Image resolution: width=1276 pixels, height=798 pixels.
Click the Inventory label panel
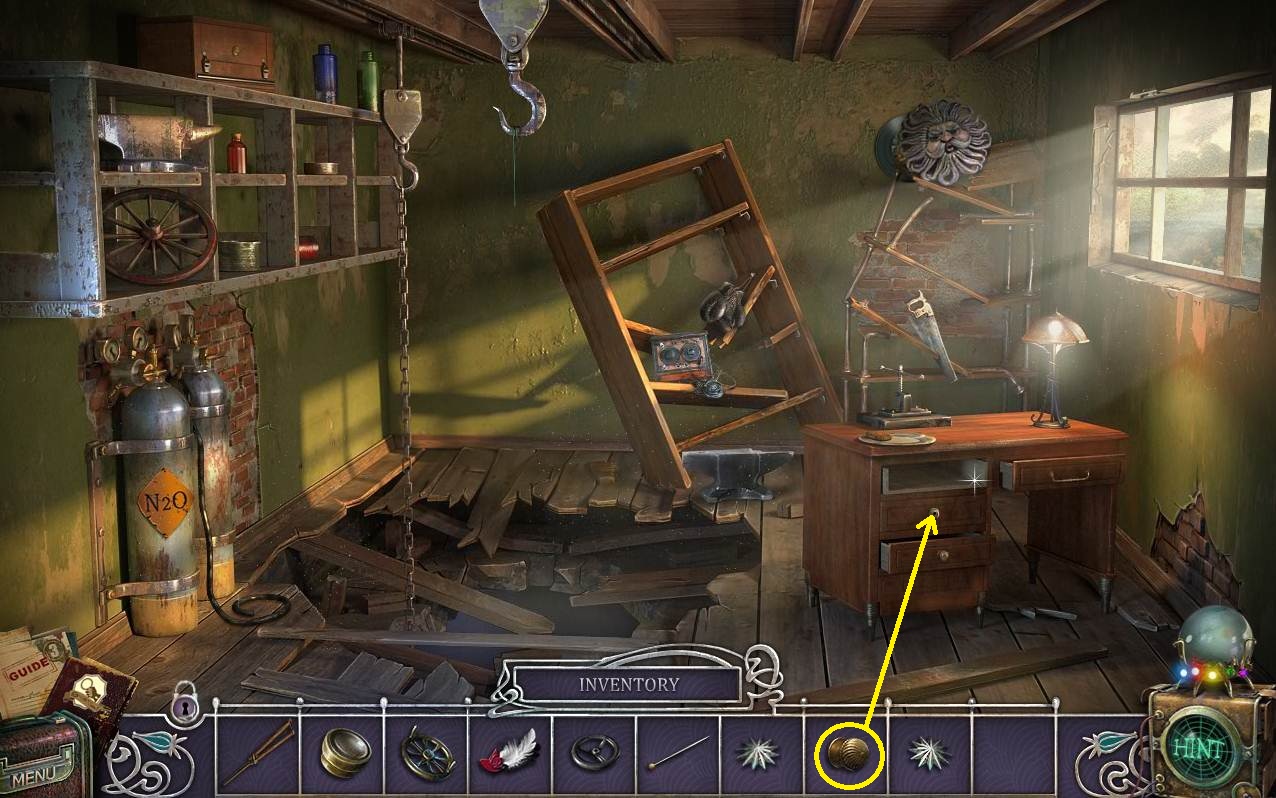[628, 685]
